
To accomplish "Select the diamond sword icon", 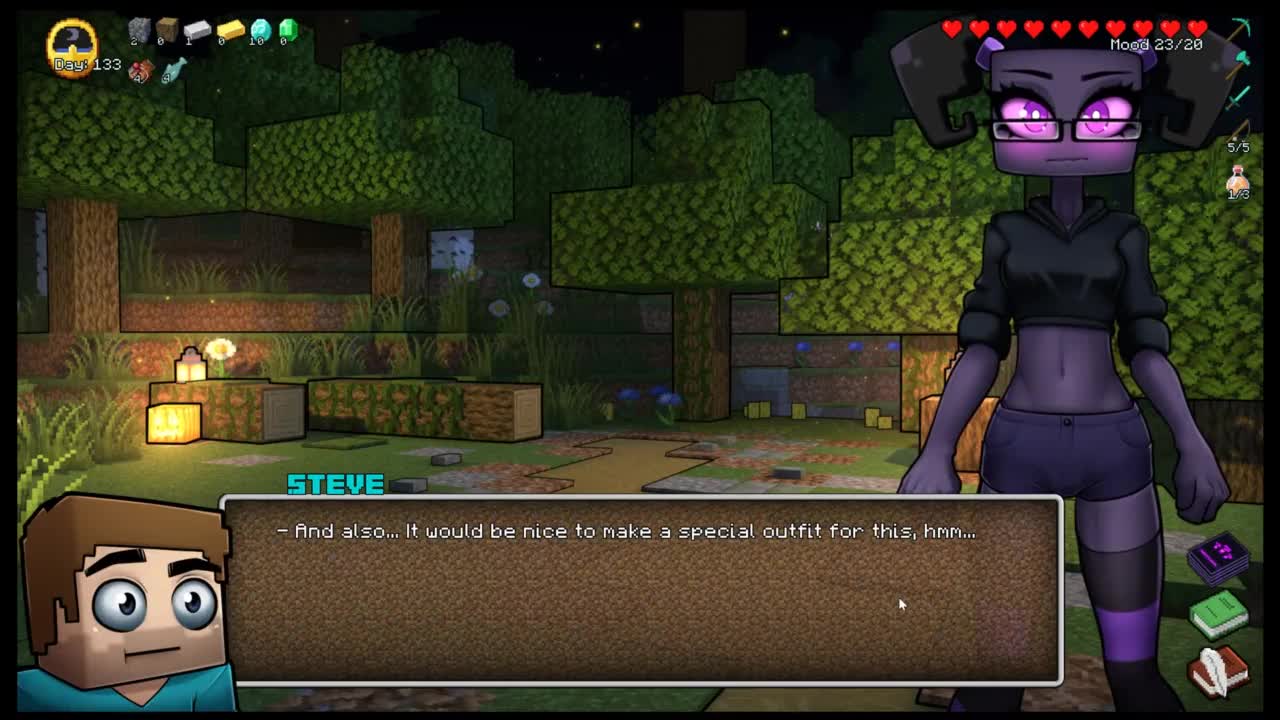I will click(x=1240, y=96).
